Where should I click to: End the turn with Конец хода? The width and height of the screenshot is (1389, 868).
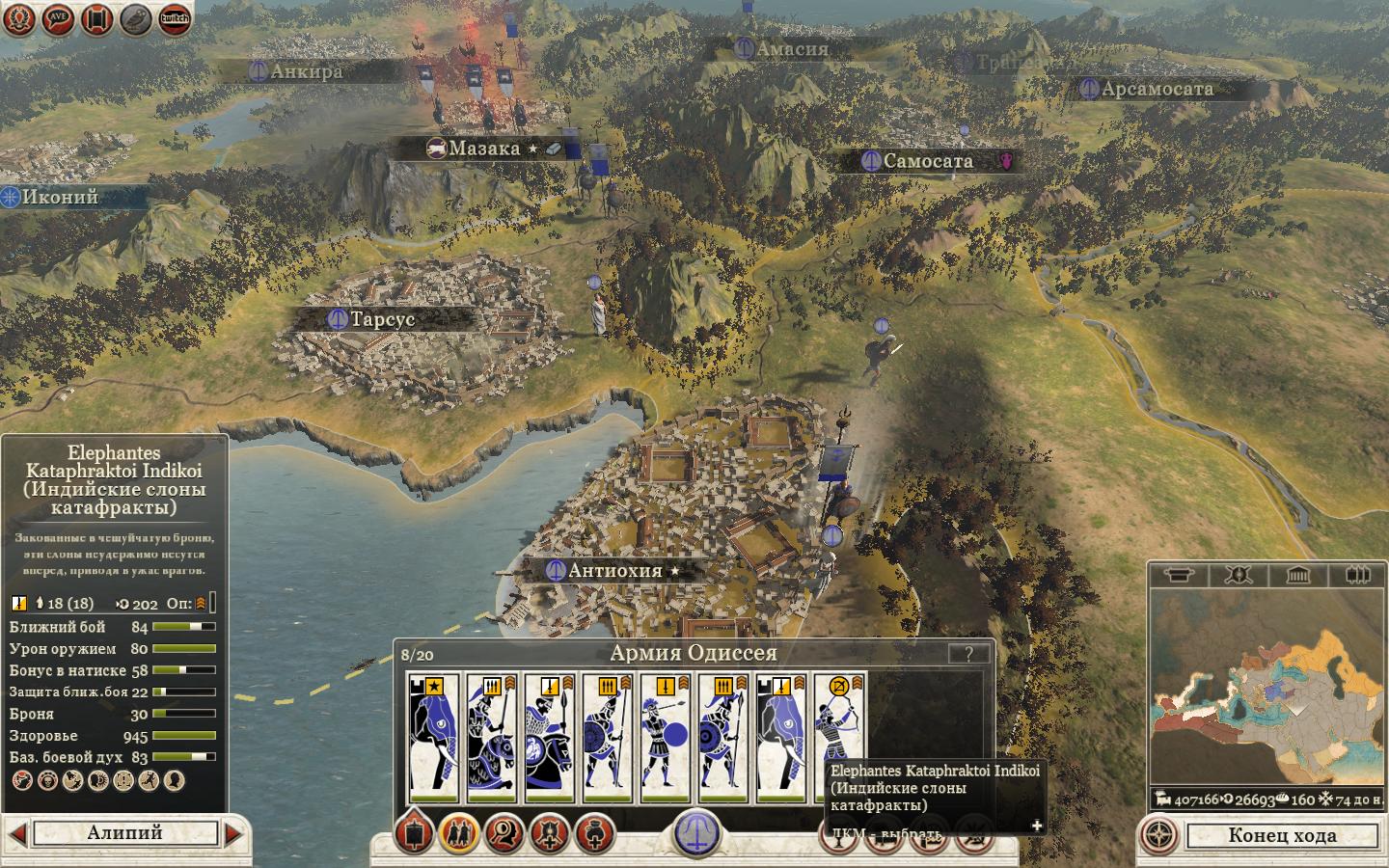coord(1282,835)
